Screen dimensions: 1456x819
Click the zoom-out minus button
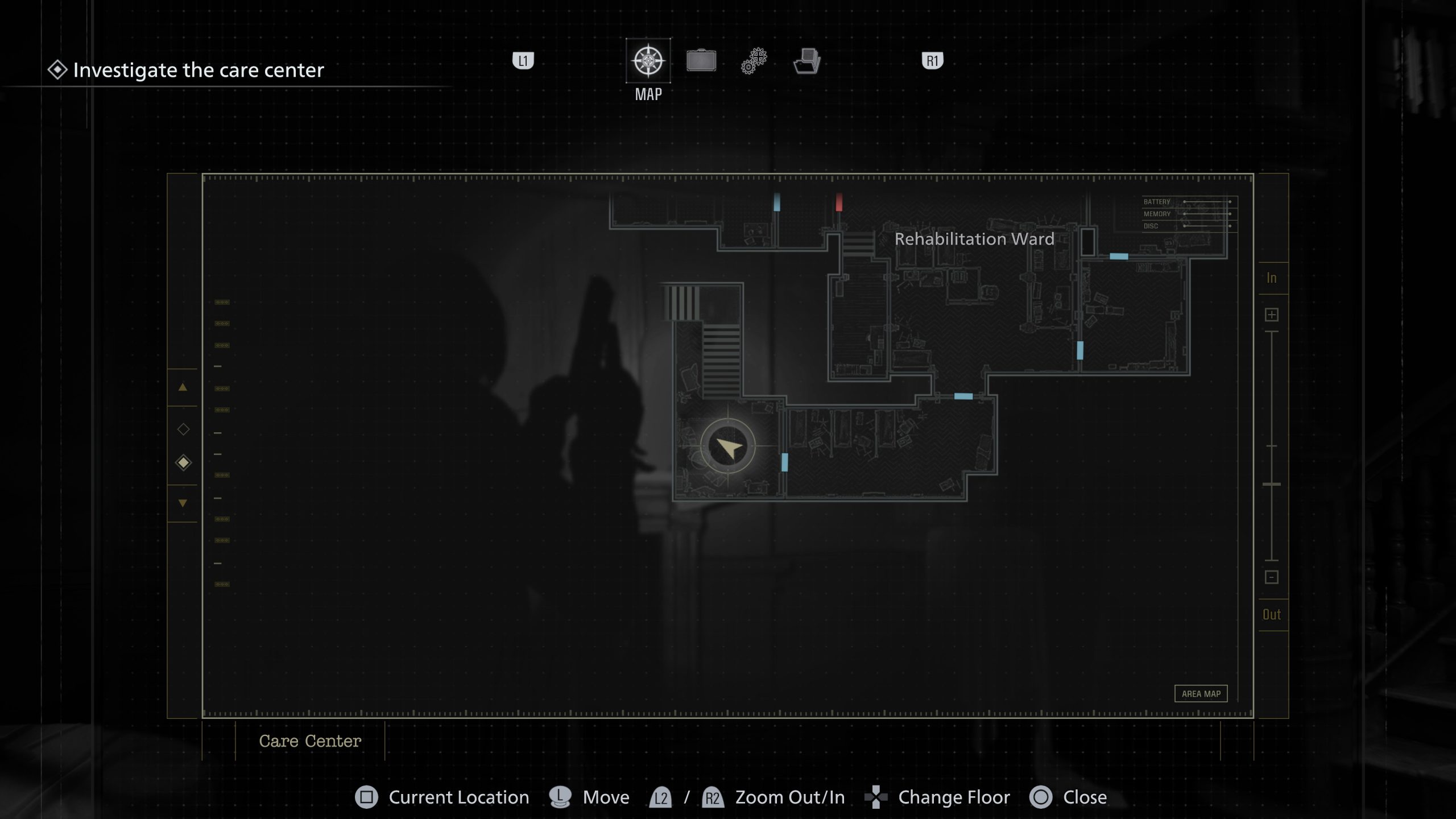(1272, 577)
